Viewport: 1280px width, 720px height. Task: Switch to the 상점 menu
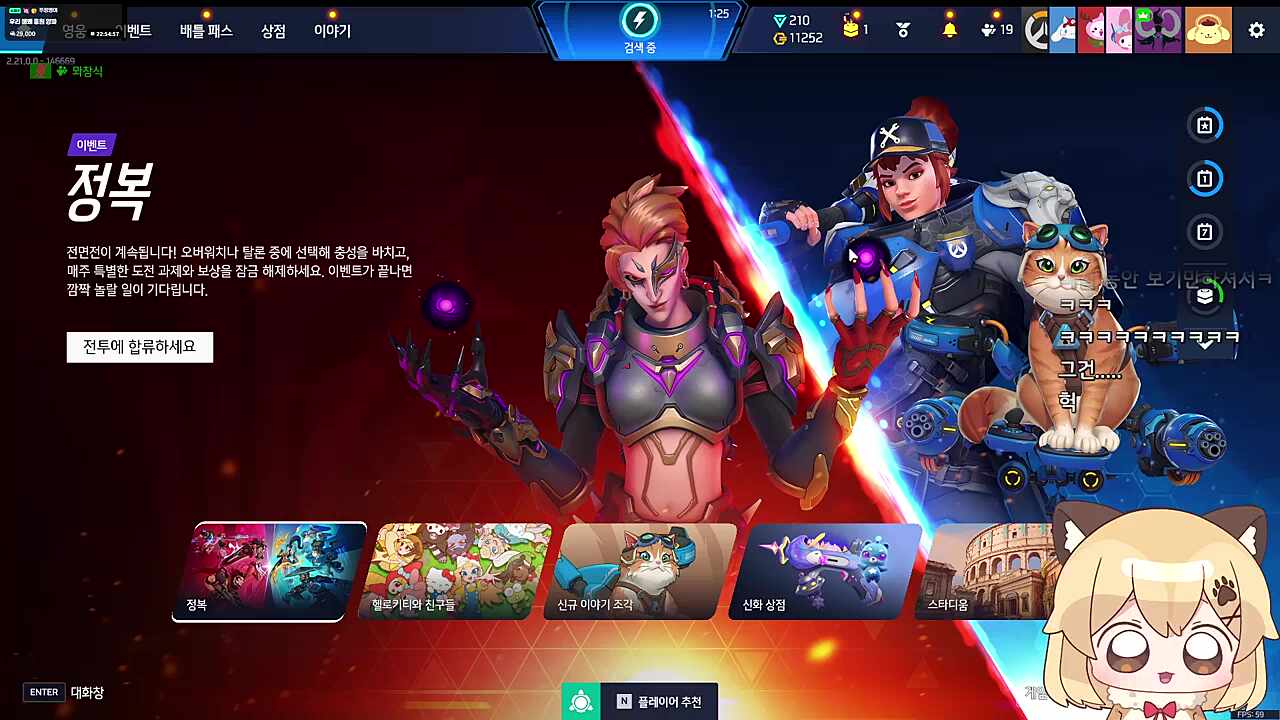[x=274, y=30]
